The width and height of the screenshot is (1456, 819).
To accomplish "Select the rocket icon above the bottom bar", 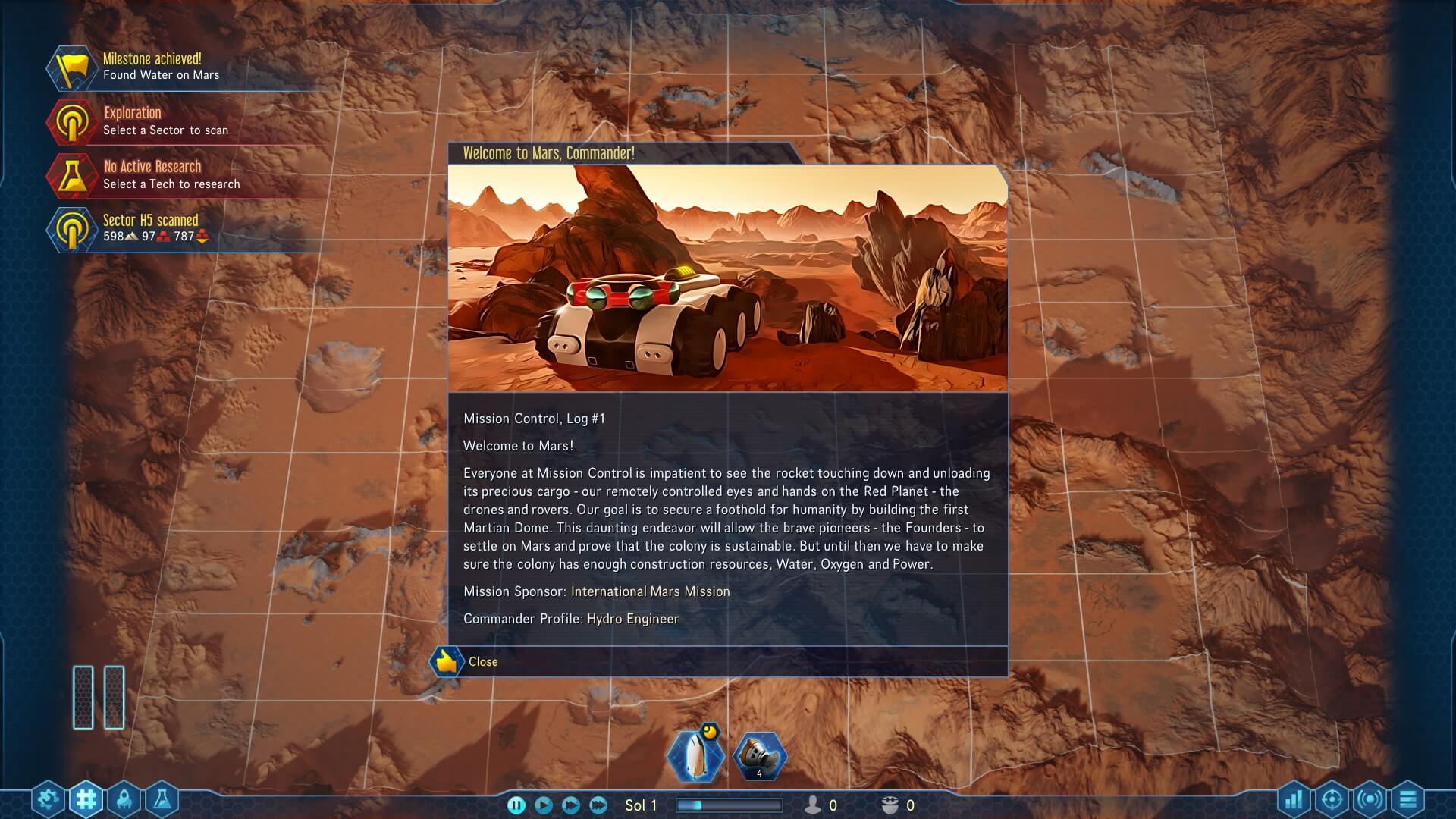I will click(x=693, y=755).
